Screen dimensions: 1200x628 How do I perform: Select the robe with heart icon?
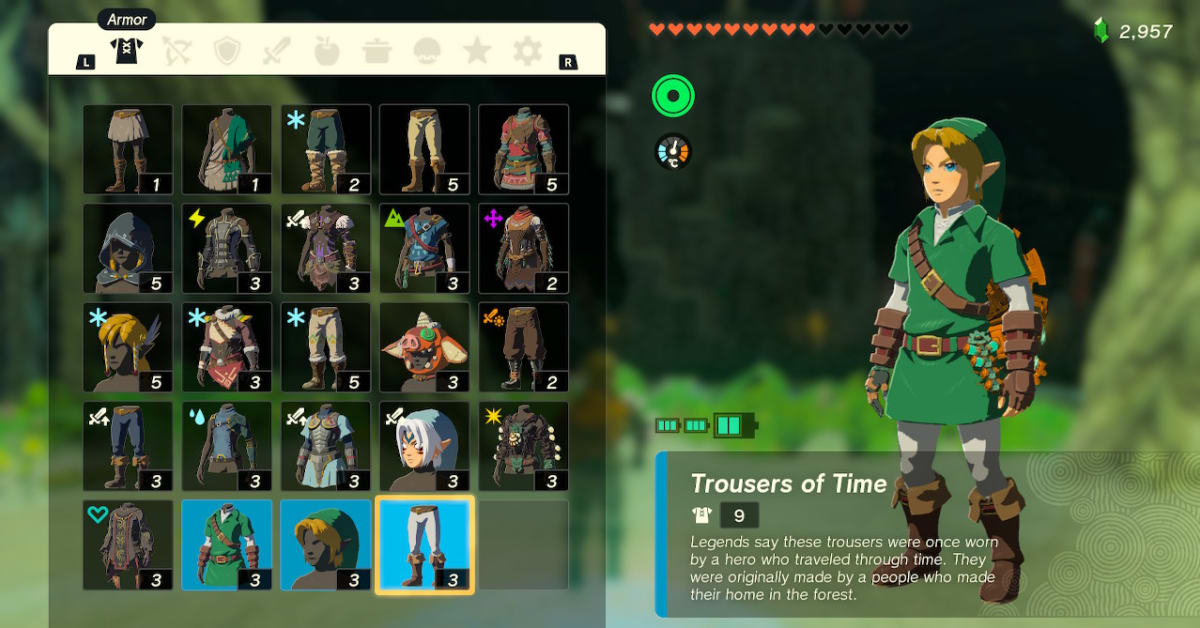pyautogui.click(x=127, y=545)
